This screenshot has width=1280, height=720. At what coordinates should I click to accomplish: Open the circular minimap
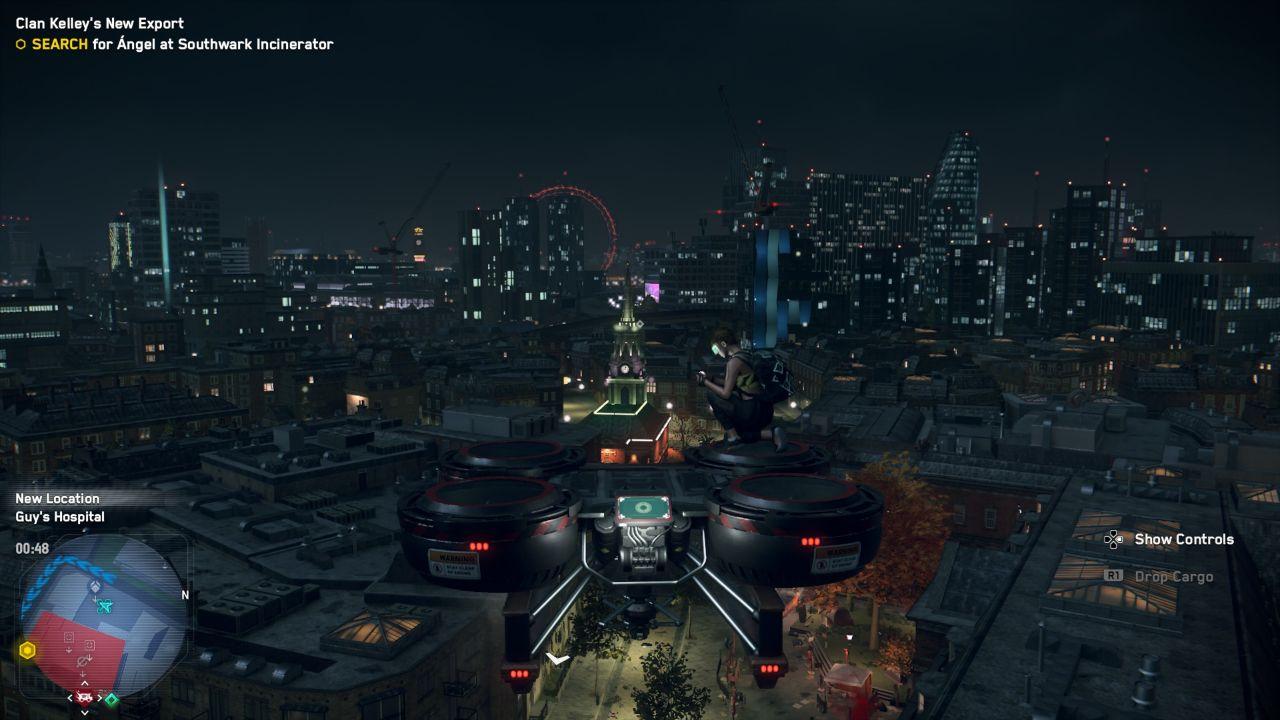(x=103, y=615)
